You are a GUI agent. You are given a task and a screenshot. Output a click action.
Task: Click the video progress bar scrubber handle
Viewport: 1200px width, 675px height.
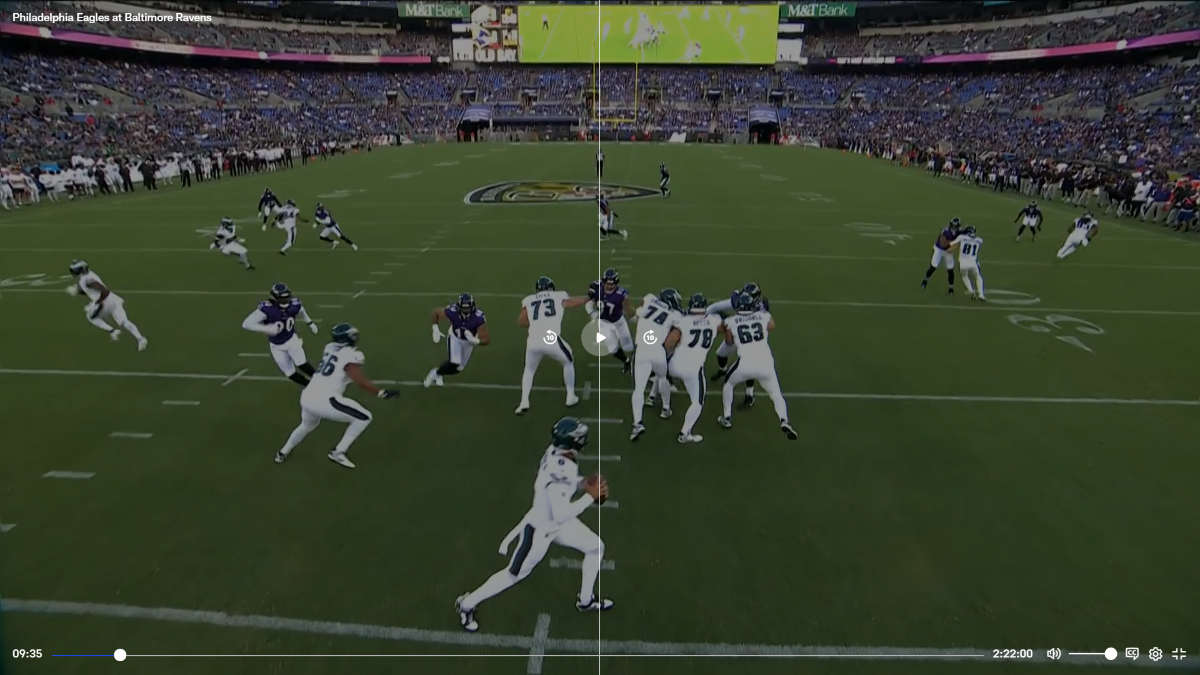[x=120, y=654]
